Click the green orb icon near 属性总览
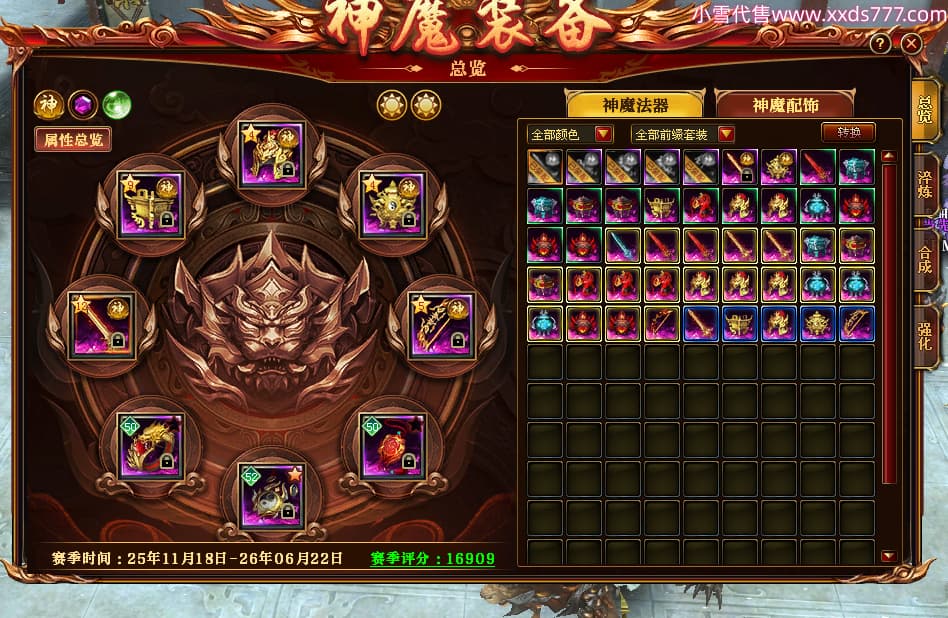This screenshot has width=948, height=618. click(117, 104)
